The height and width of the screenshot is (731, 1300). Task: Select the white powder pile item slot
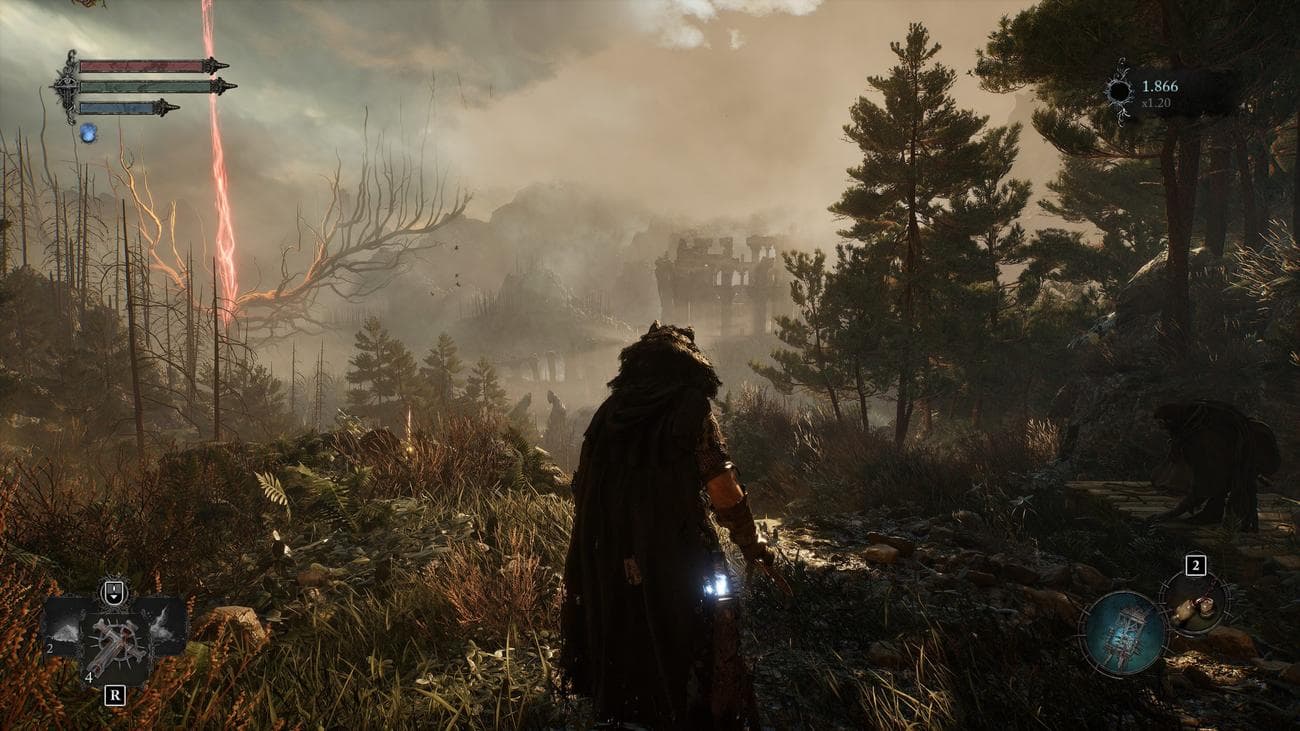point(66,628)
